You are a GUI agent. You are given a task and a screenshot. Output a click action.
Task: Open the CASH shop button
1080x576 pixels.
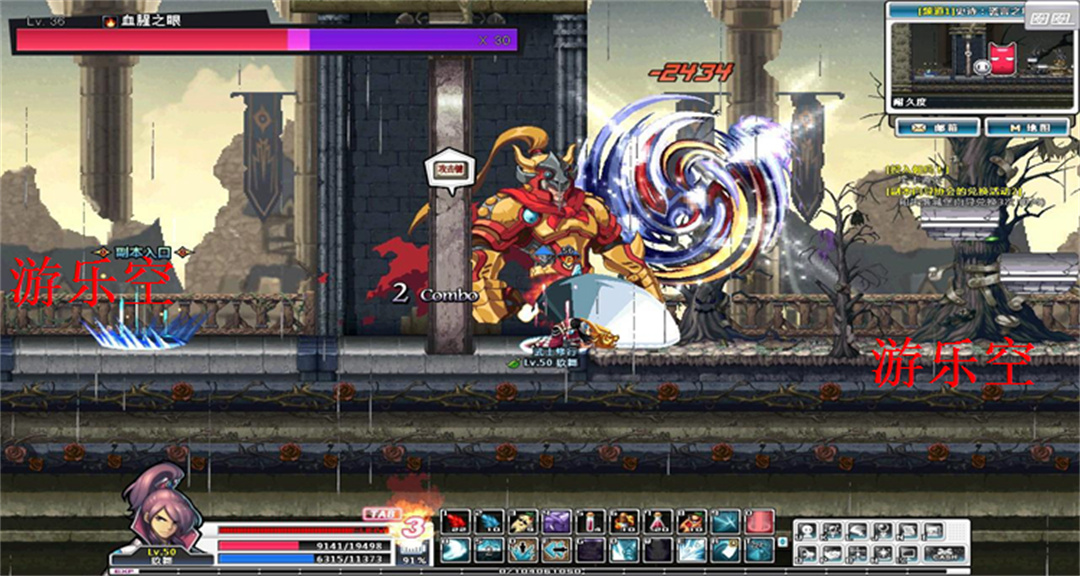(944, 553)
